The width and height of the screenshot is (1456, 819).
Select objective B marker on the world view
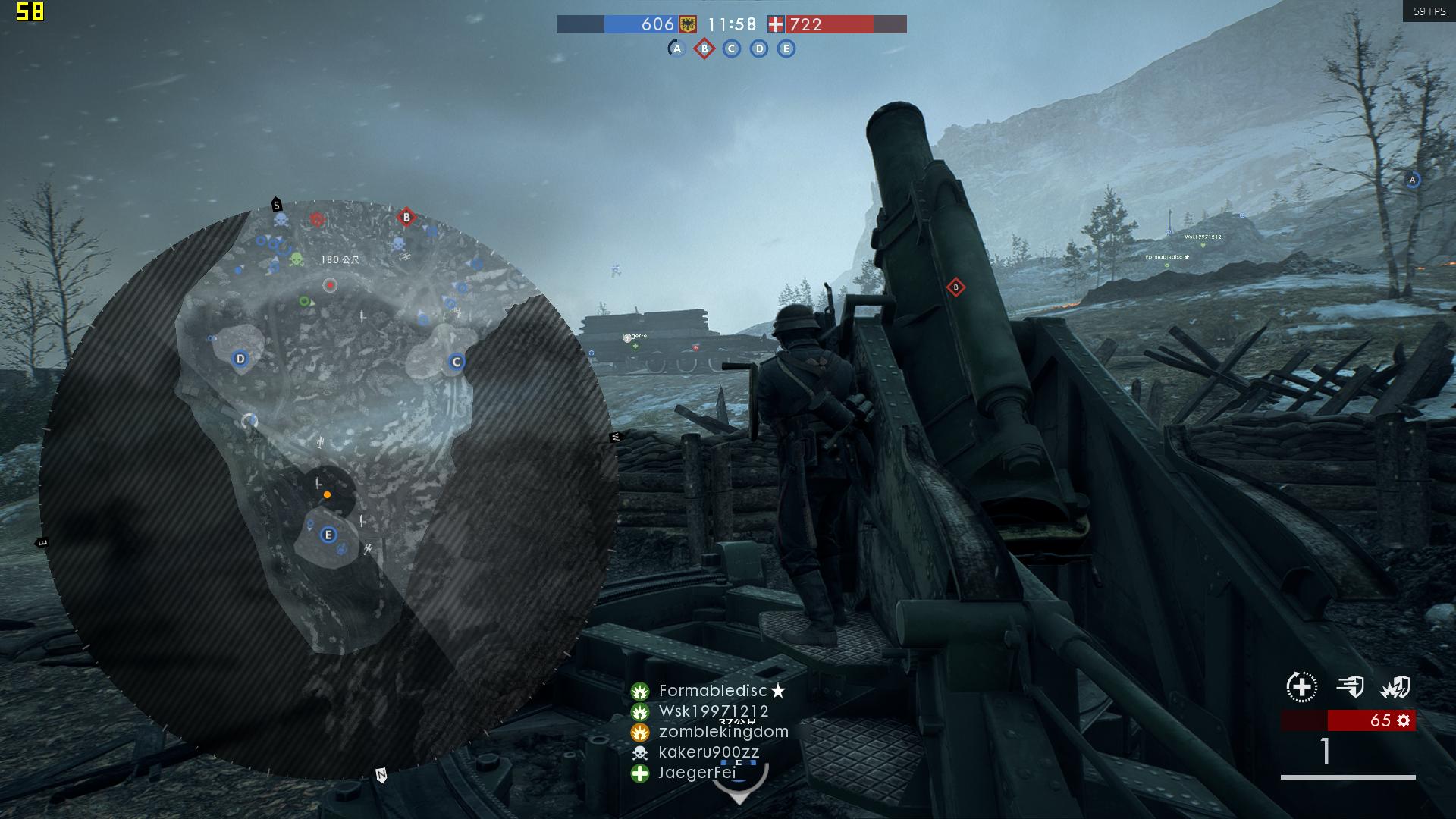coord(955,288)
